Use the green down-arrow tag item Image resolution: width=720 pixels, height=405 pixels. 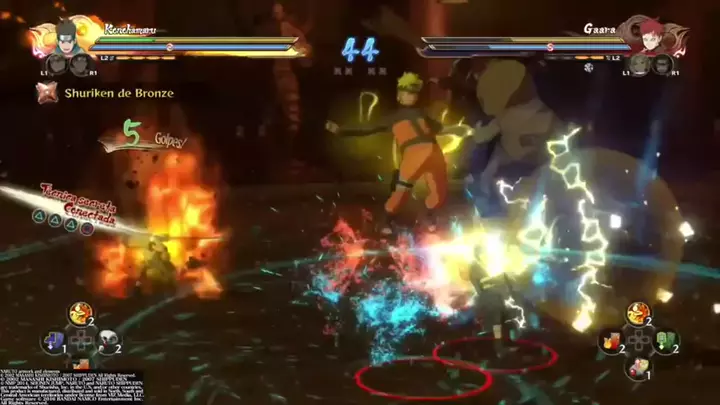tap(664, 341)
